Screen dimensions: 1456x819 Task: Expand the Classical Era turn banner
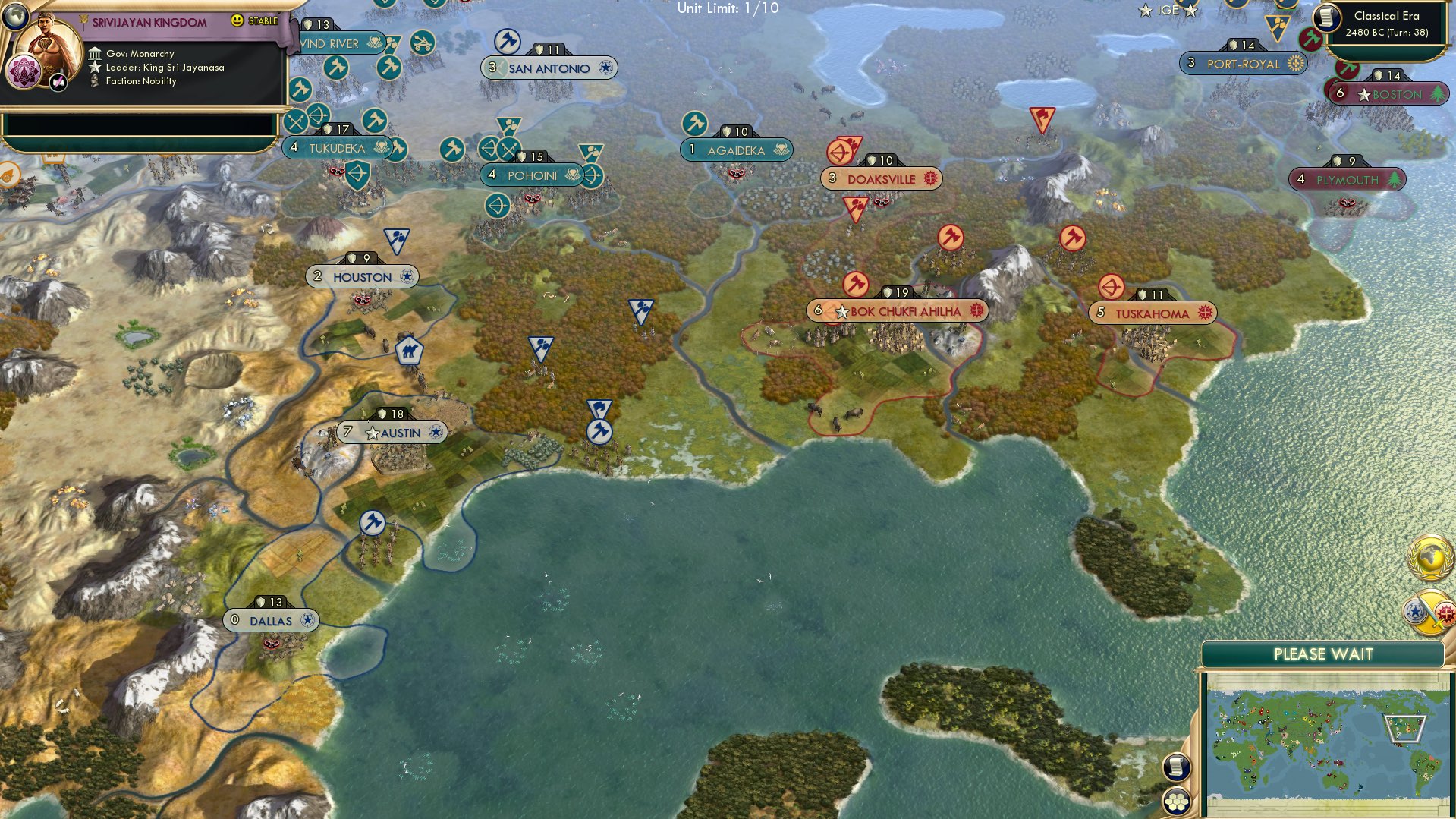(x=1388, y=24)
